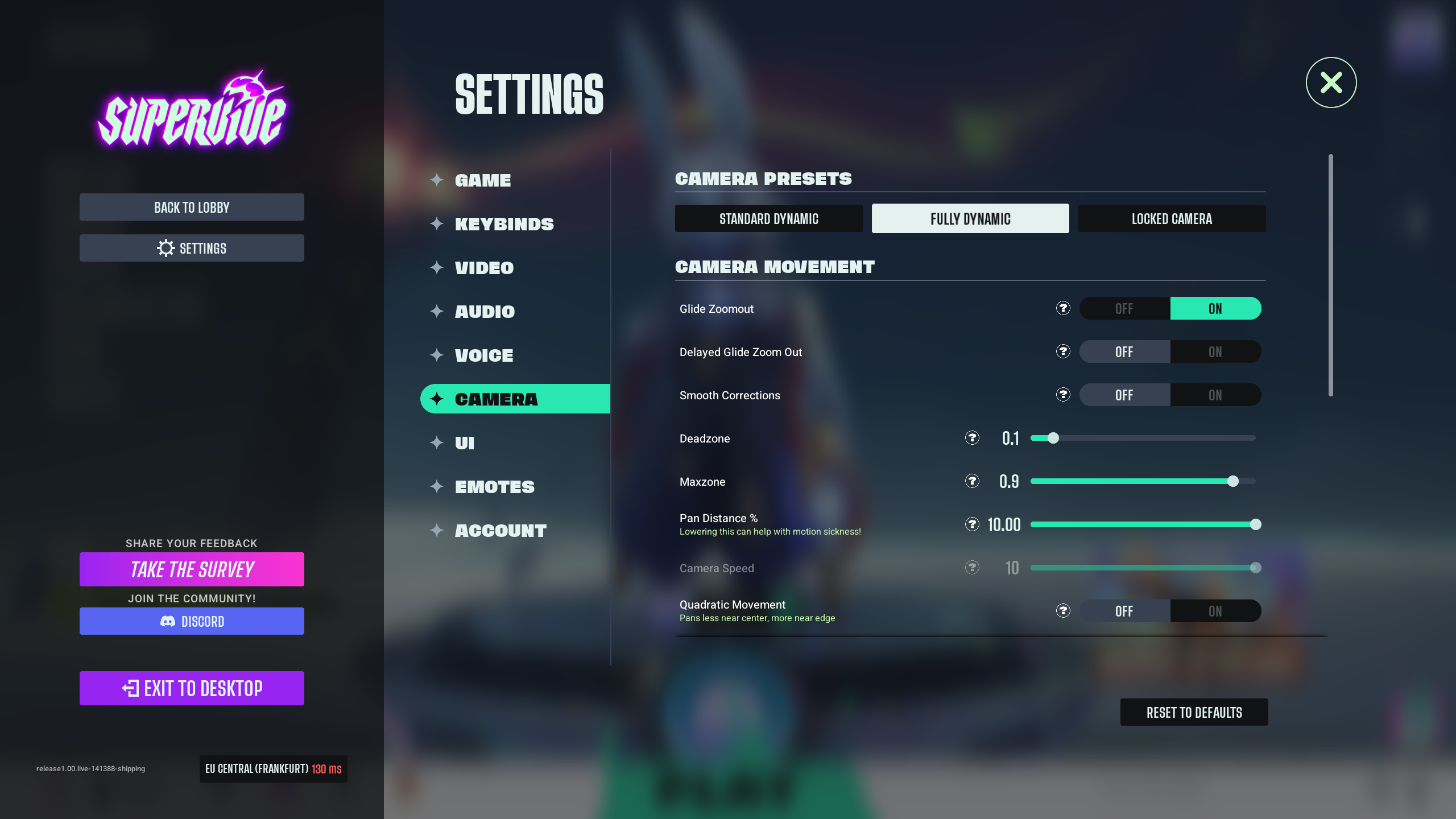This screenshot has height=819, width=1456.
Task: Choose the Standard Dynamic camera preset
Action: (768, 219)
